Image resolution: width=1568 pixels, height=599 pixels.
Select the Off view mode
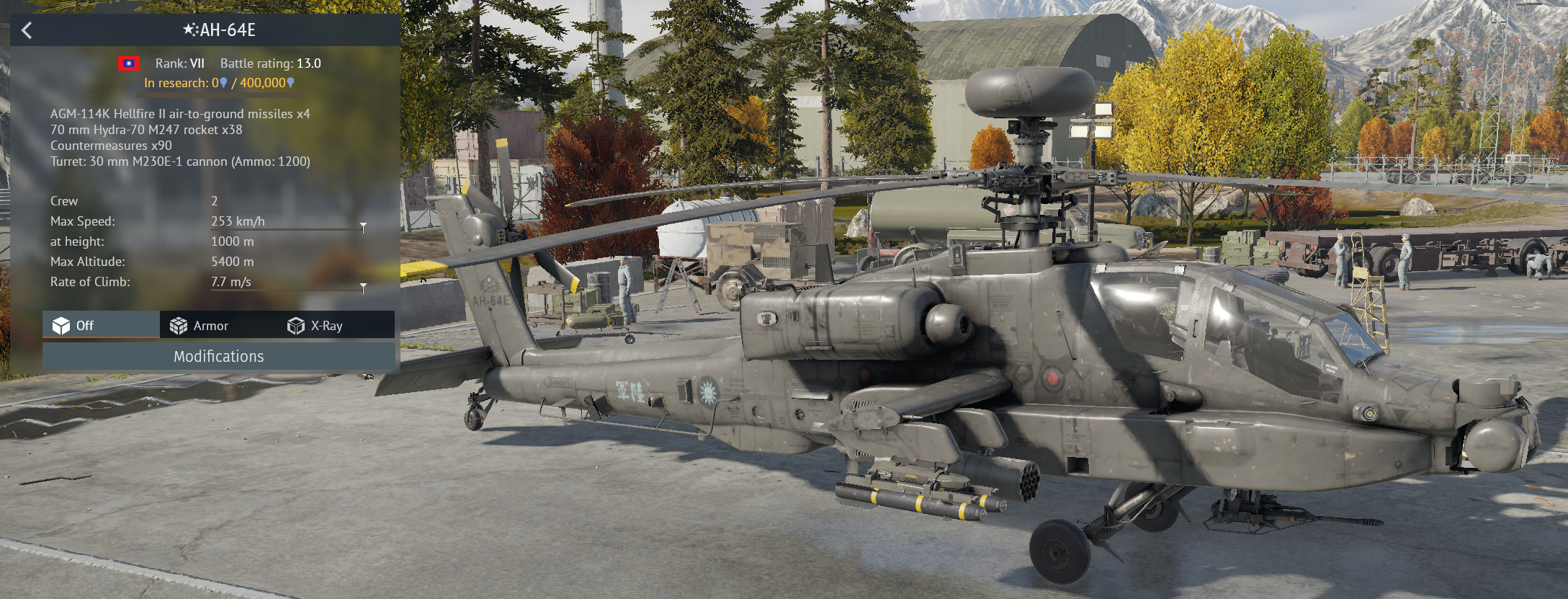(74, 326)
